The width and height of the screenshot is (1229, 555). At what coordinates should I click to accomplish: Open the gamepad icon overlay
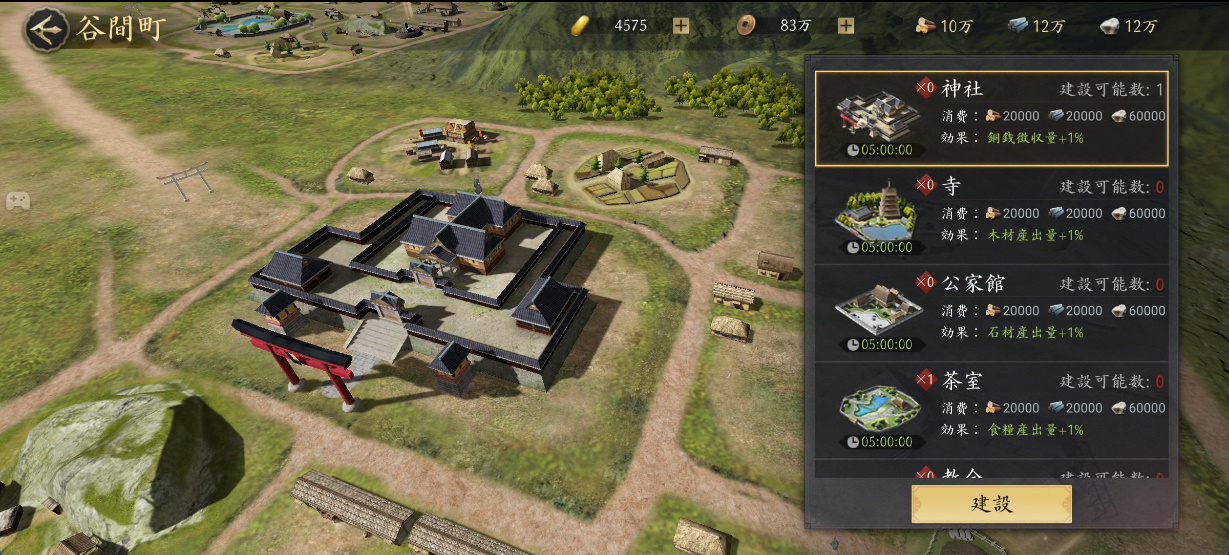(17, 201)
